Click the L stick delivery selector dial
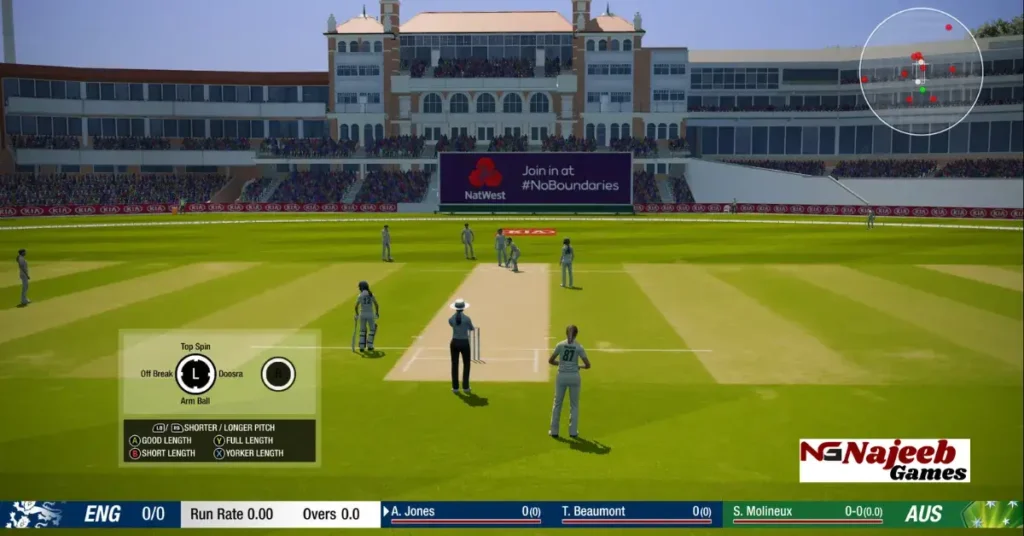1024x536 pixels. (195, 374)
